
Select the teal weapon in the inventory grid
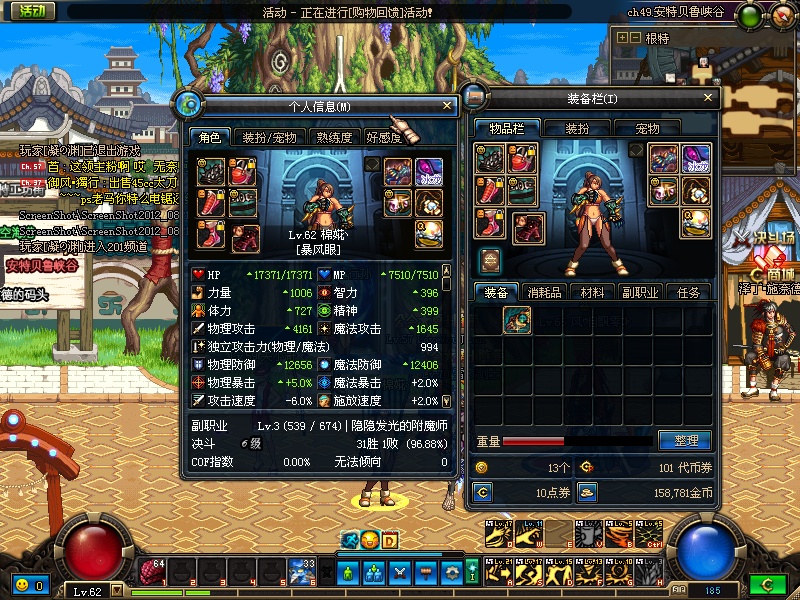(x=517, y=320)
